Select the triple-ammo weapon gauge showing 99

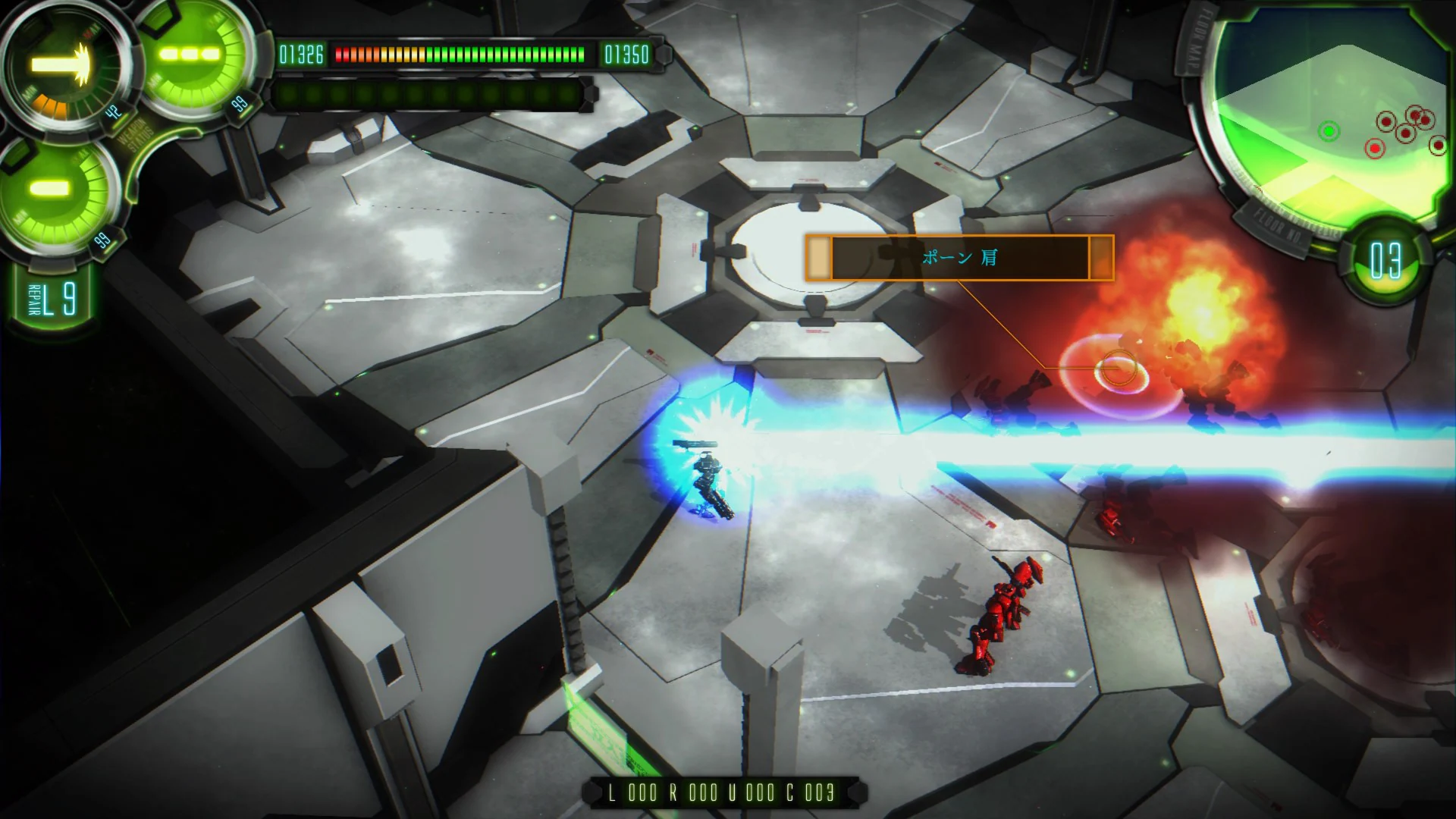190,53
